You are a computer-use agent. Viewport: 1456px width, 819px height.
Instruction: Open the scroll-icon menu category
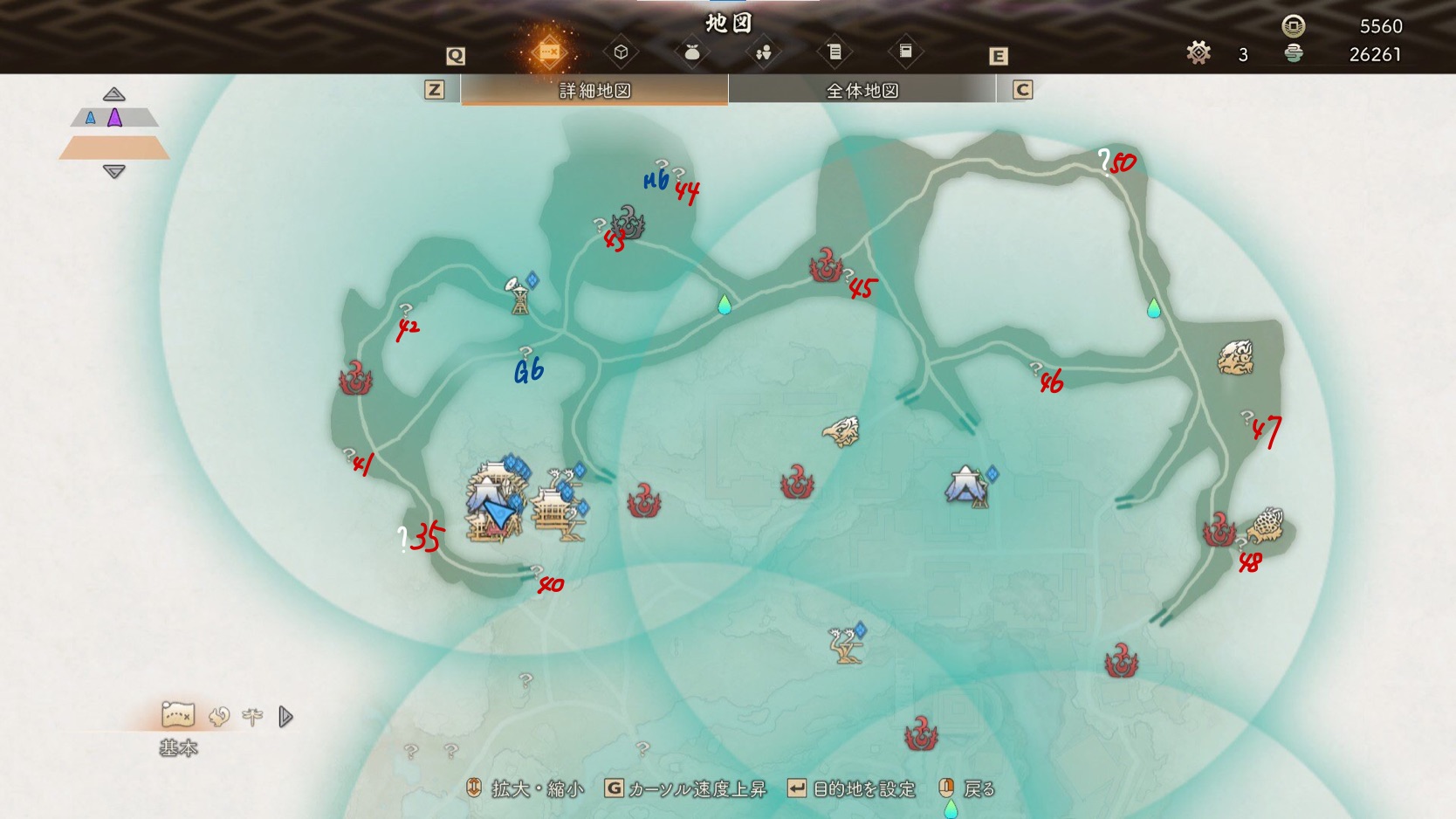click(834, 52)
